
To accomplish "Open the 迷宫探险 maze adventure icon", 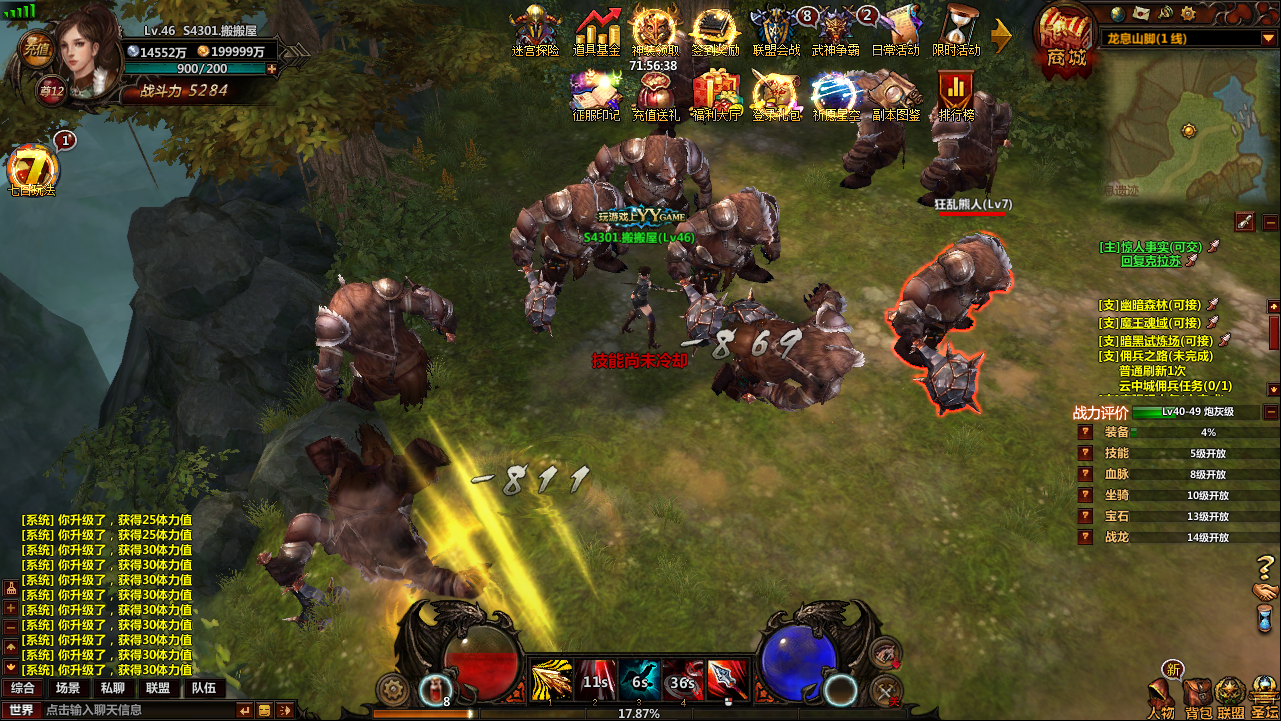I will tap(535, 30).
